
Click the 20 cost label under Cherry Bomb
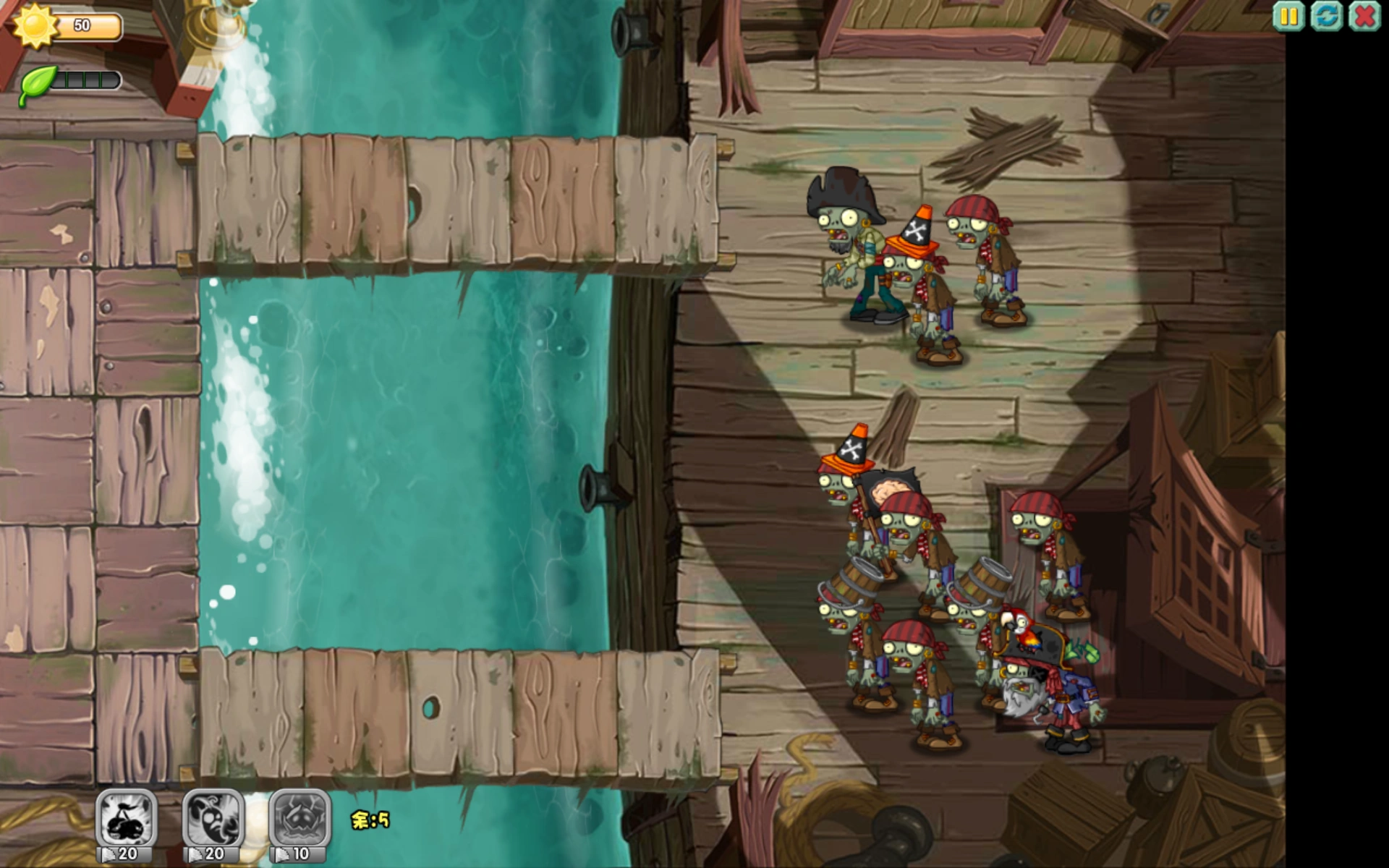coord(129,853)
